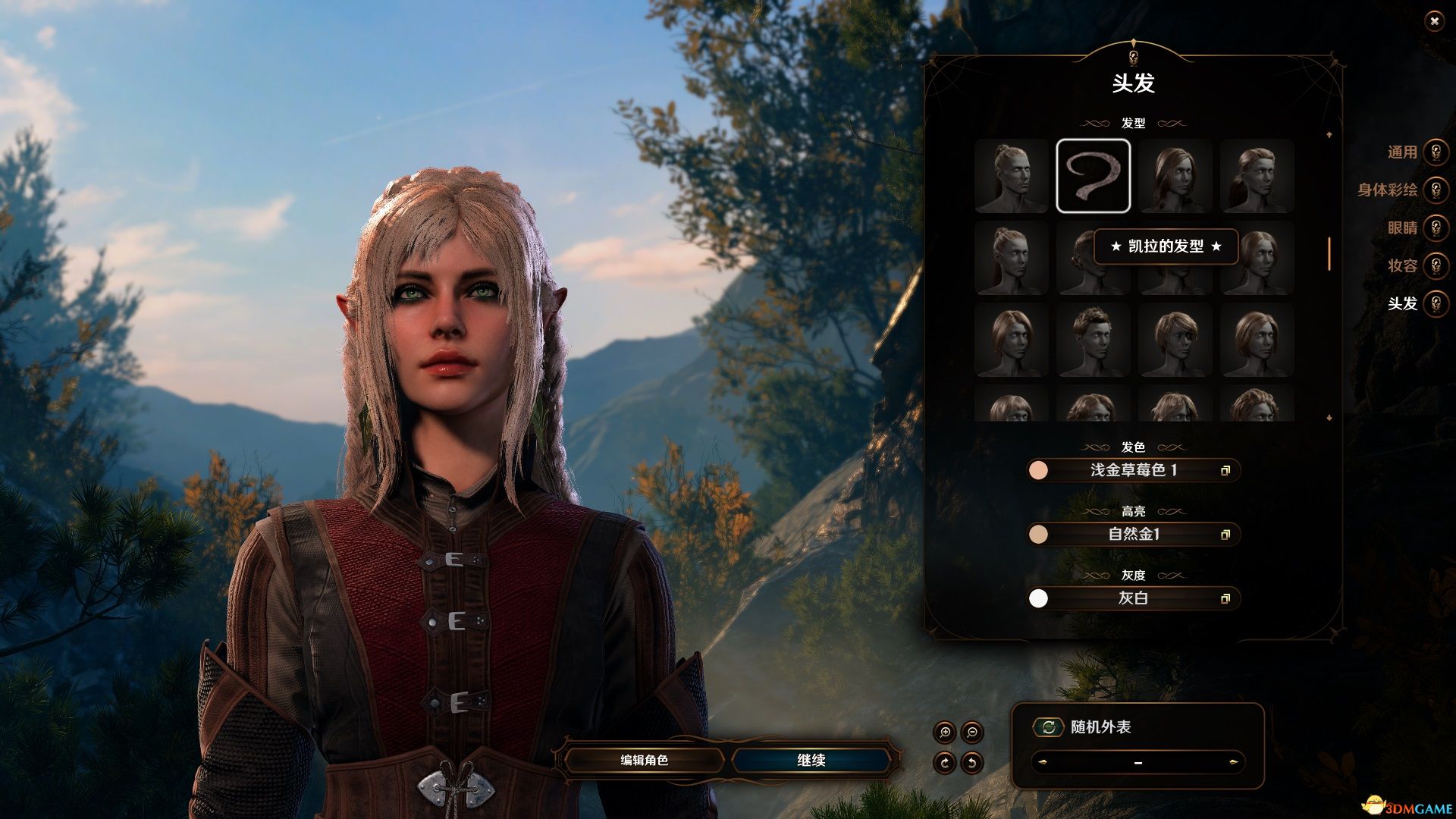
Task: Open the 身体彩绘 tab
Action: (x=1436, y=190)
